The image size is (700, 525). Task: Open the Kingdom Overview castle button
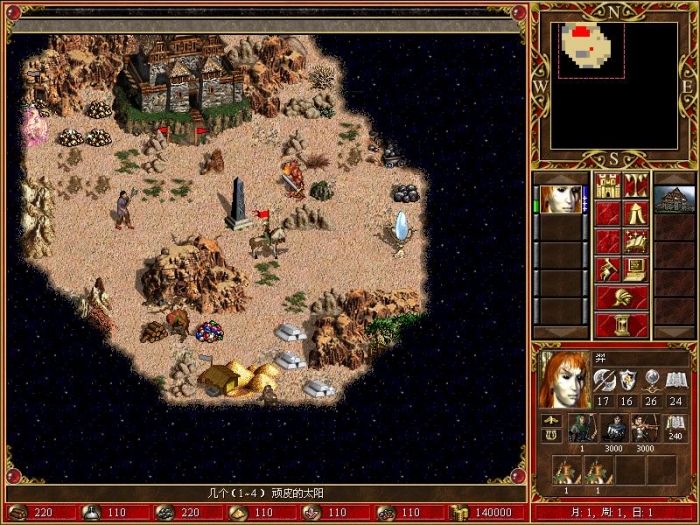pos(607,185)
